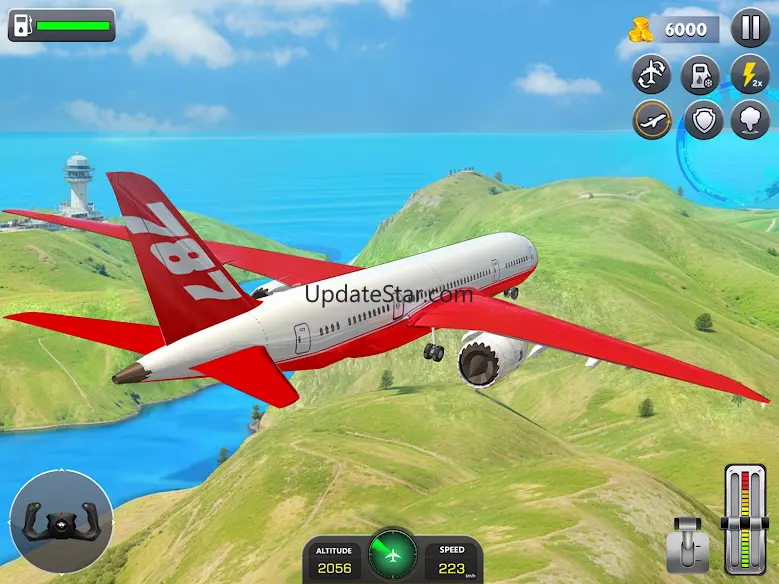
Task: Activate the fuel pump refuel icon
Action: click(x=701, y=74)
